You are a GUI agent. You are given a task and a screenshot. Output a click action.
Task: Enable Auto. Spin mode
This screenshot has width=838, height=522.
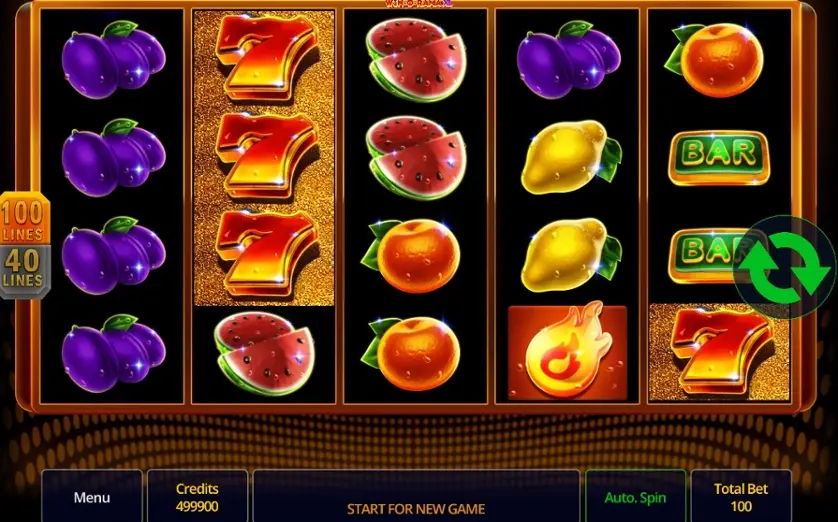coord(635,497)
